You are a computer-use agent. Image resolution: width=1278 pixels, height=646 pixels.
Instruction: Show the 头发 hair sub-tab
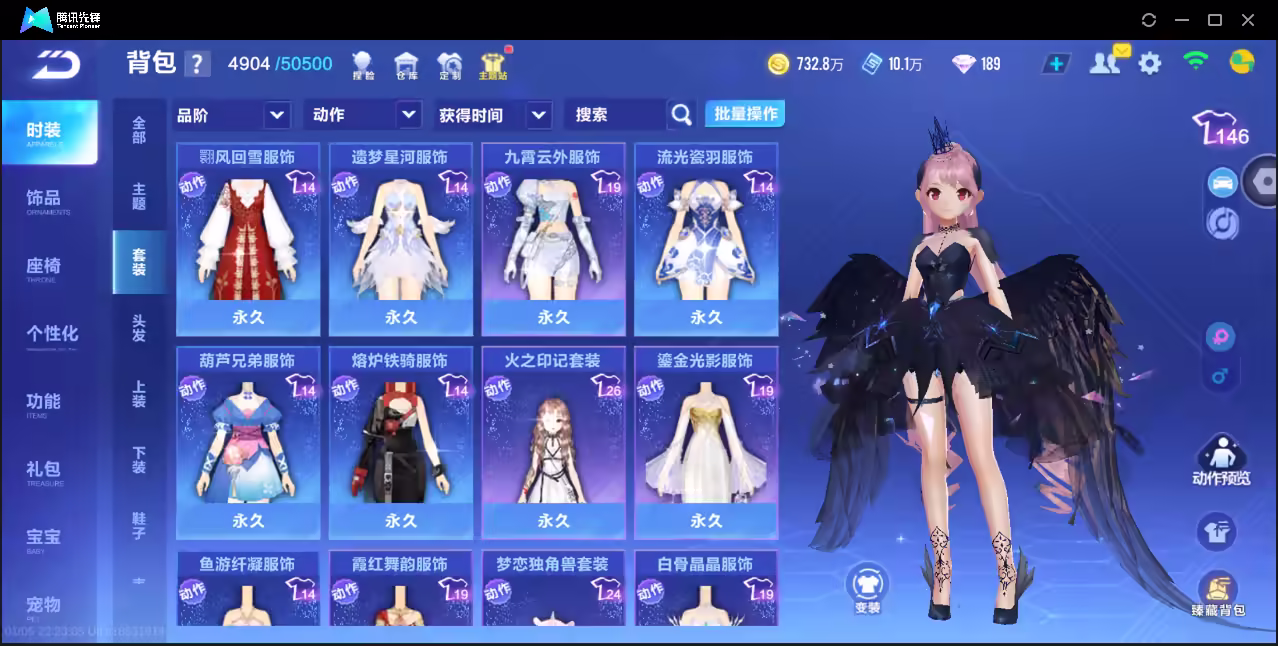[139, 328]
